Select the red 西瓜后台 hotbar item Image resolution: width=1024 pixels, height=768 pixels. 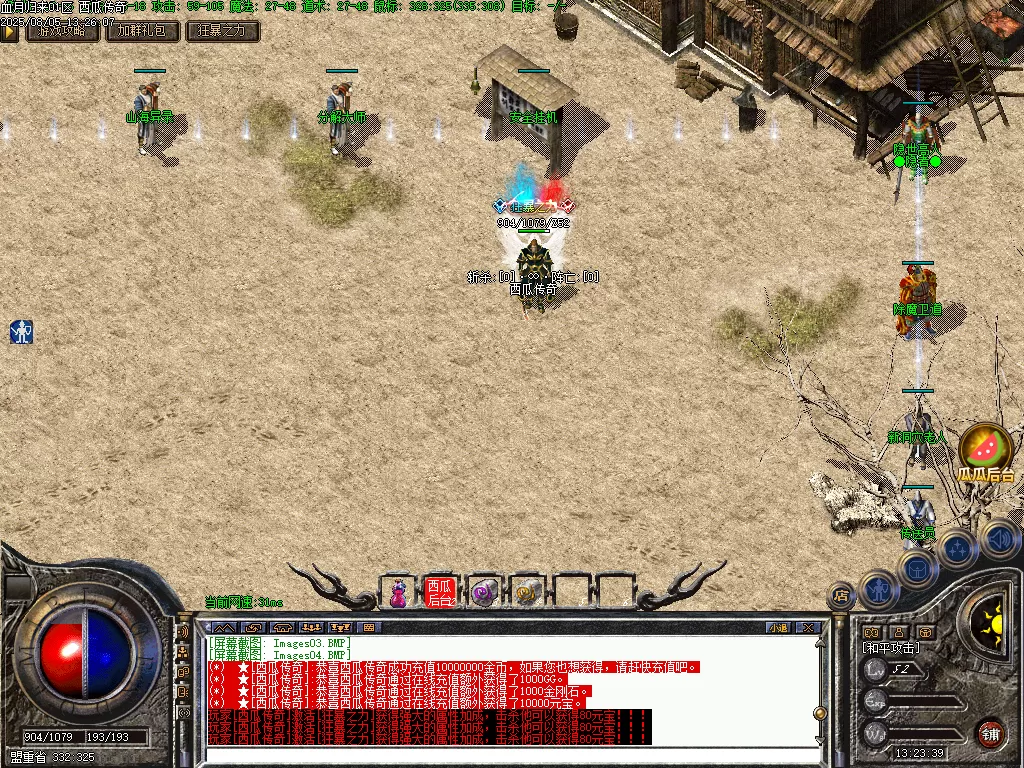click(440, 592)
